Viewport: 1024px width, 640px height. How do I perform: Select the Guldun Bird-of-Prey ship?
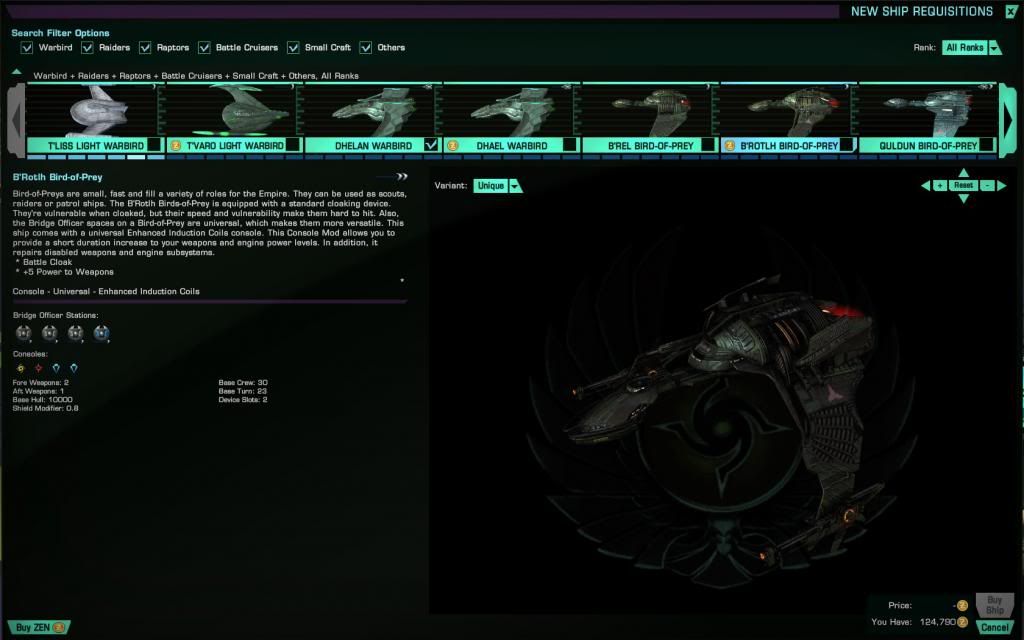(x=928, y=110)
